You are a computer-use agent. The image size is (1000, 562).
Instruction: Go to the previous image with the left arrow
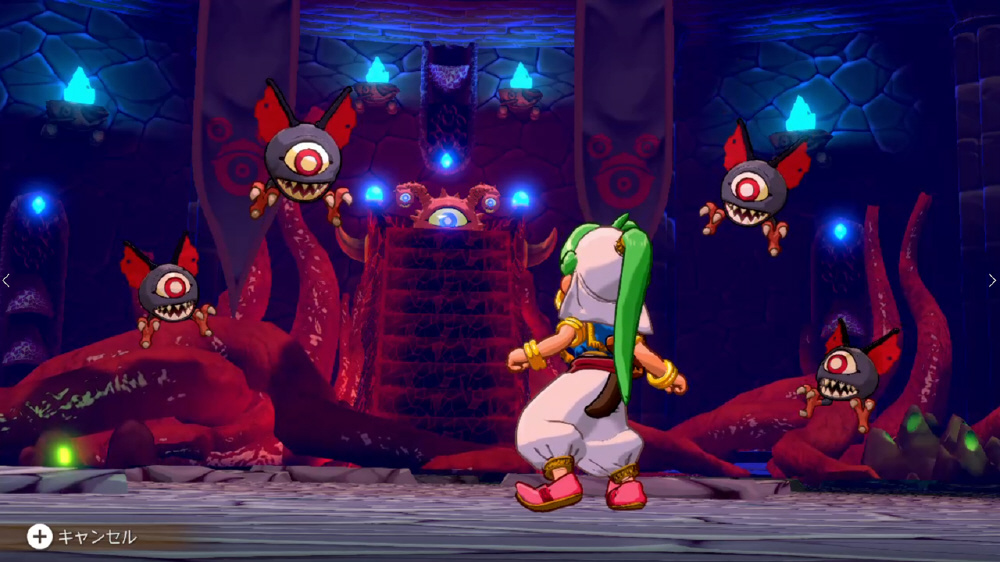6,281
